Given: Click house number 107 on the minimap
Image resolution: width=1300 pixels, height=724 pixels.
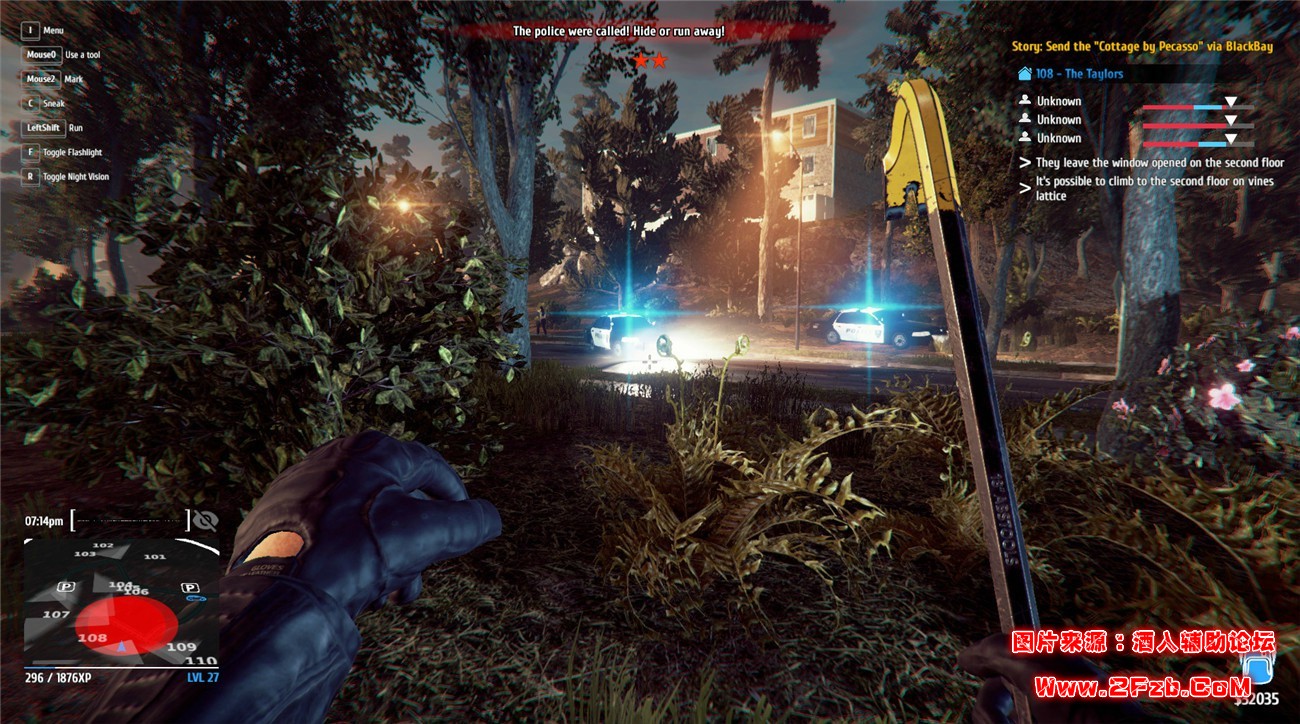Looking at the screenshot, I should coord(56,614).
